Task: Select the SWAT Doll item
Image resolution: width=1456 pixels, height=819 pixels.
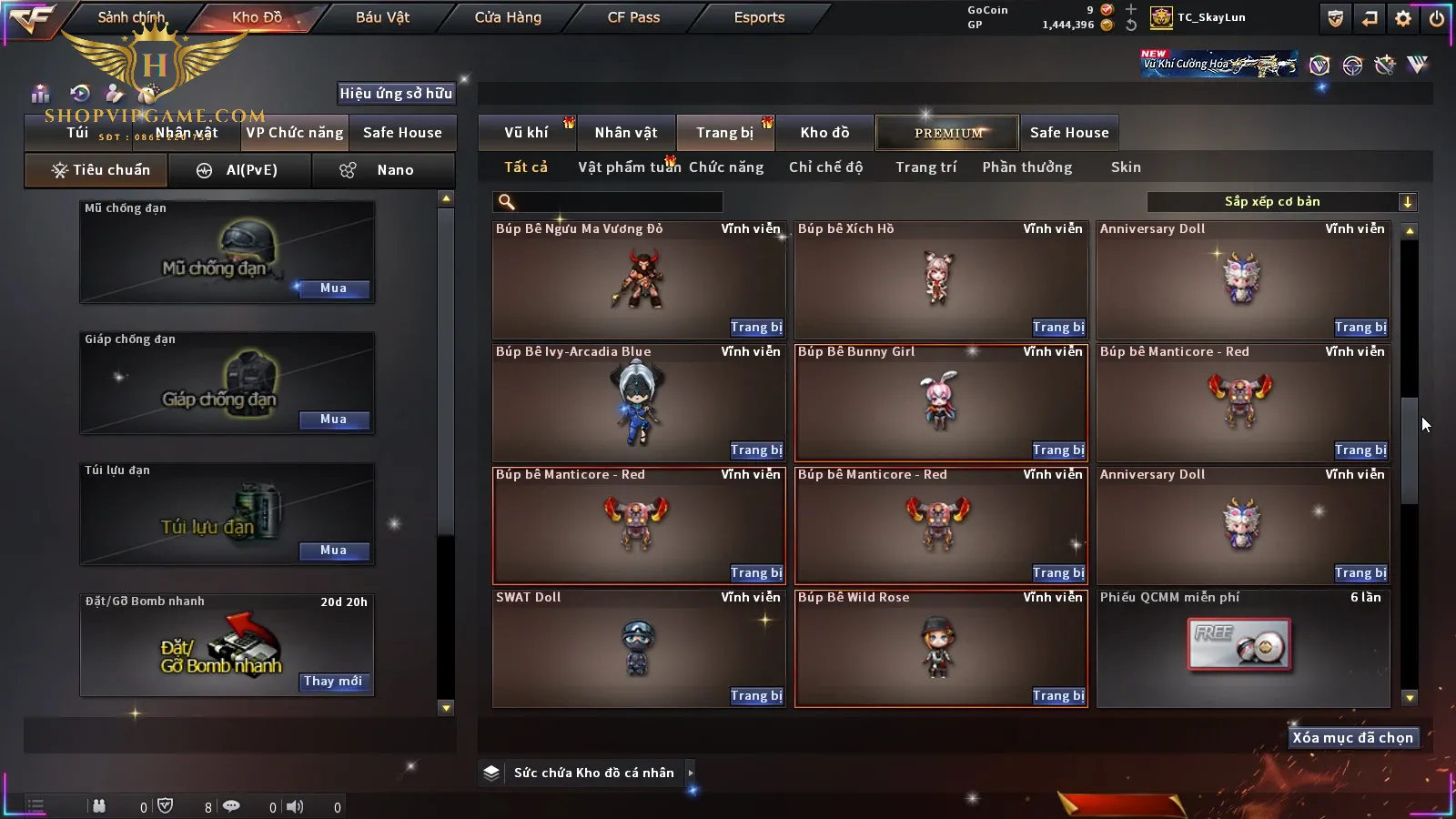Action: click(638, 648)
